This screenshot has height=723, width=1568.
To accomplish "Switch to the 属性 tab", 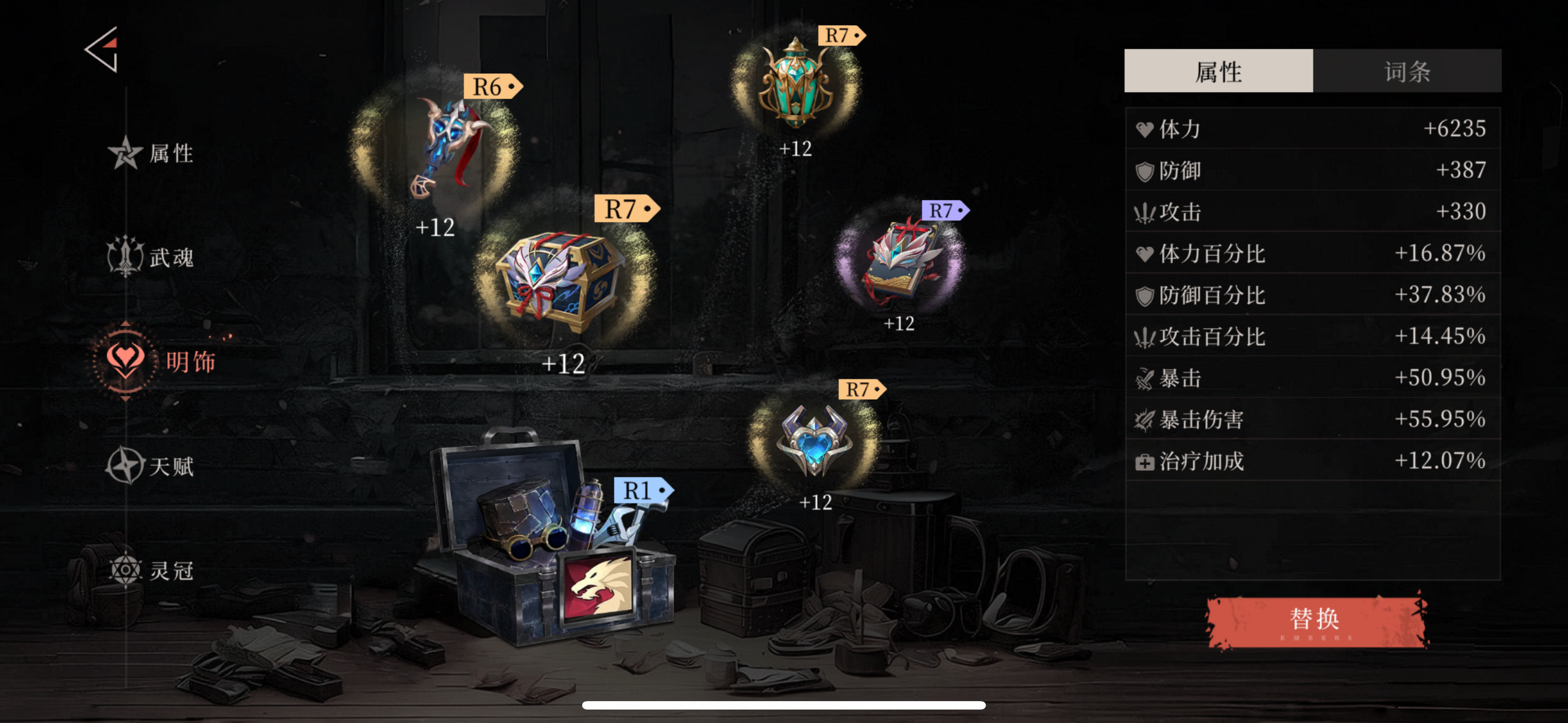I will pos(1218,71).
